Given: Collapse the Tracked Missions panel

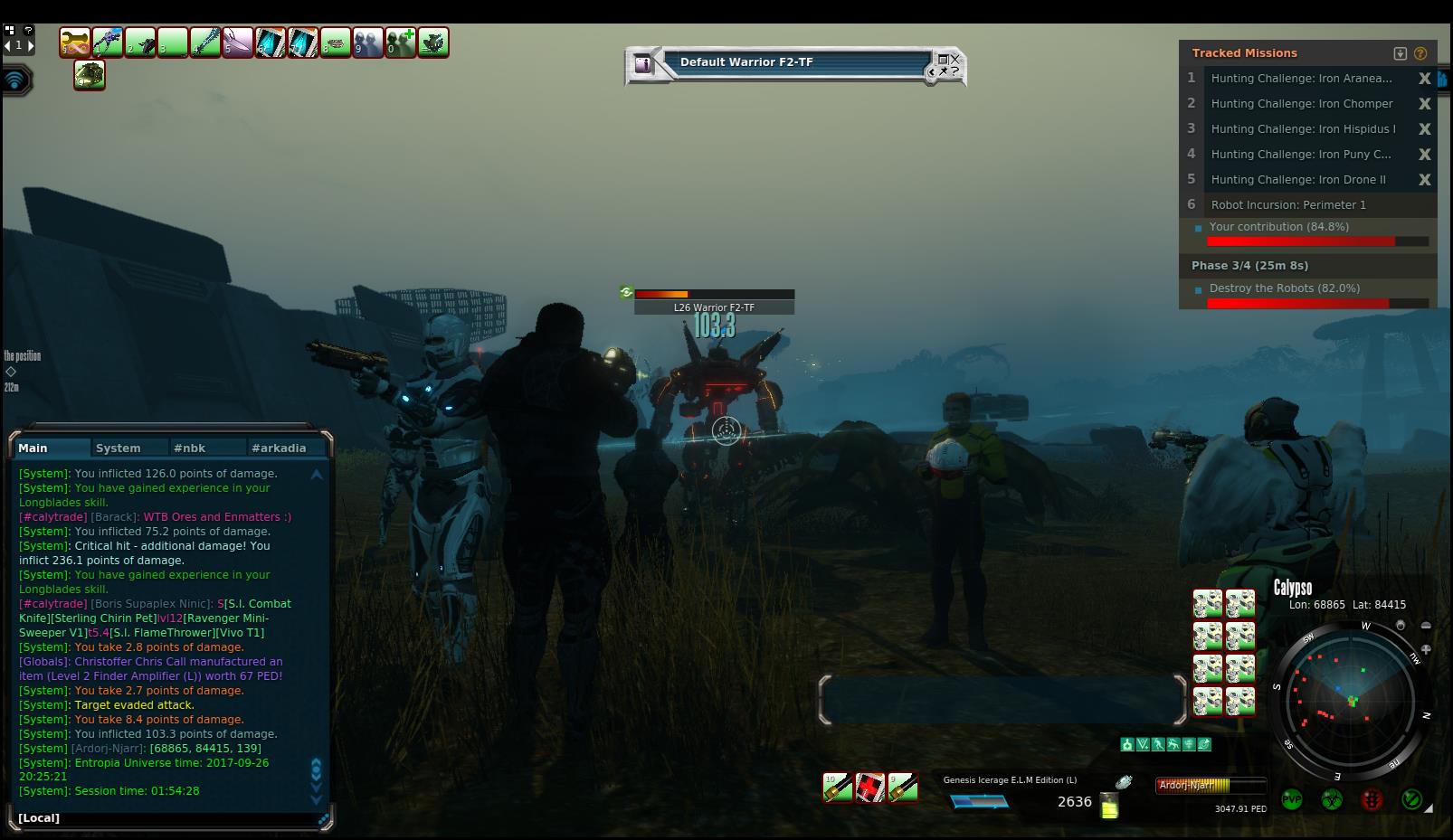Looking at the screenshot, I should pos(1401,53).
